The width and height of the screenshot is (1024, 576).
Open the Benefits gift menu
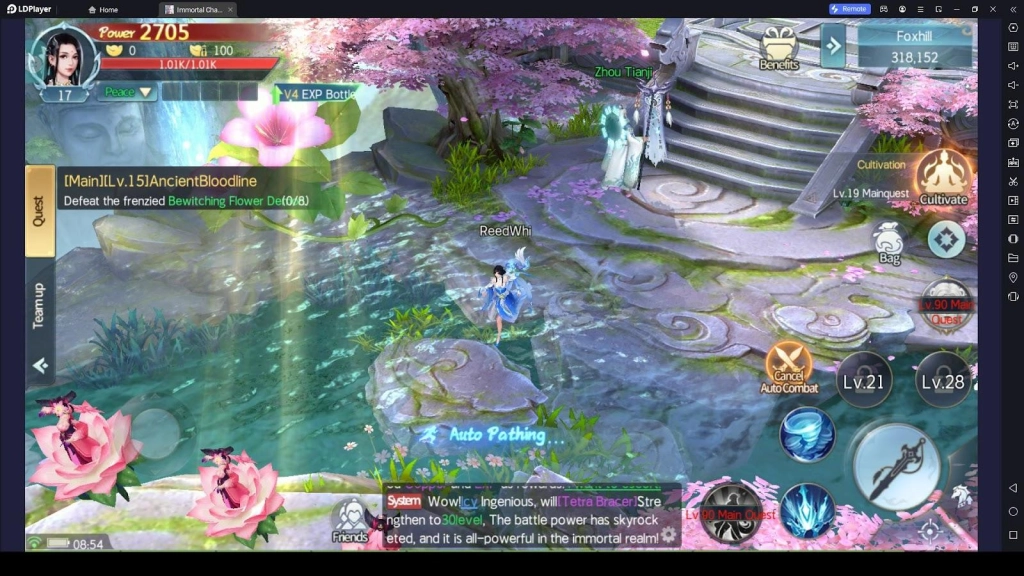pos(779,48)
